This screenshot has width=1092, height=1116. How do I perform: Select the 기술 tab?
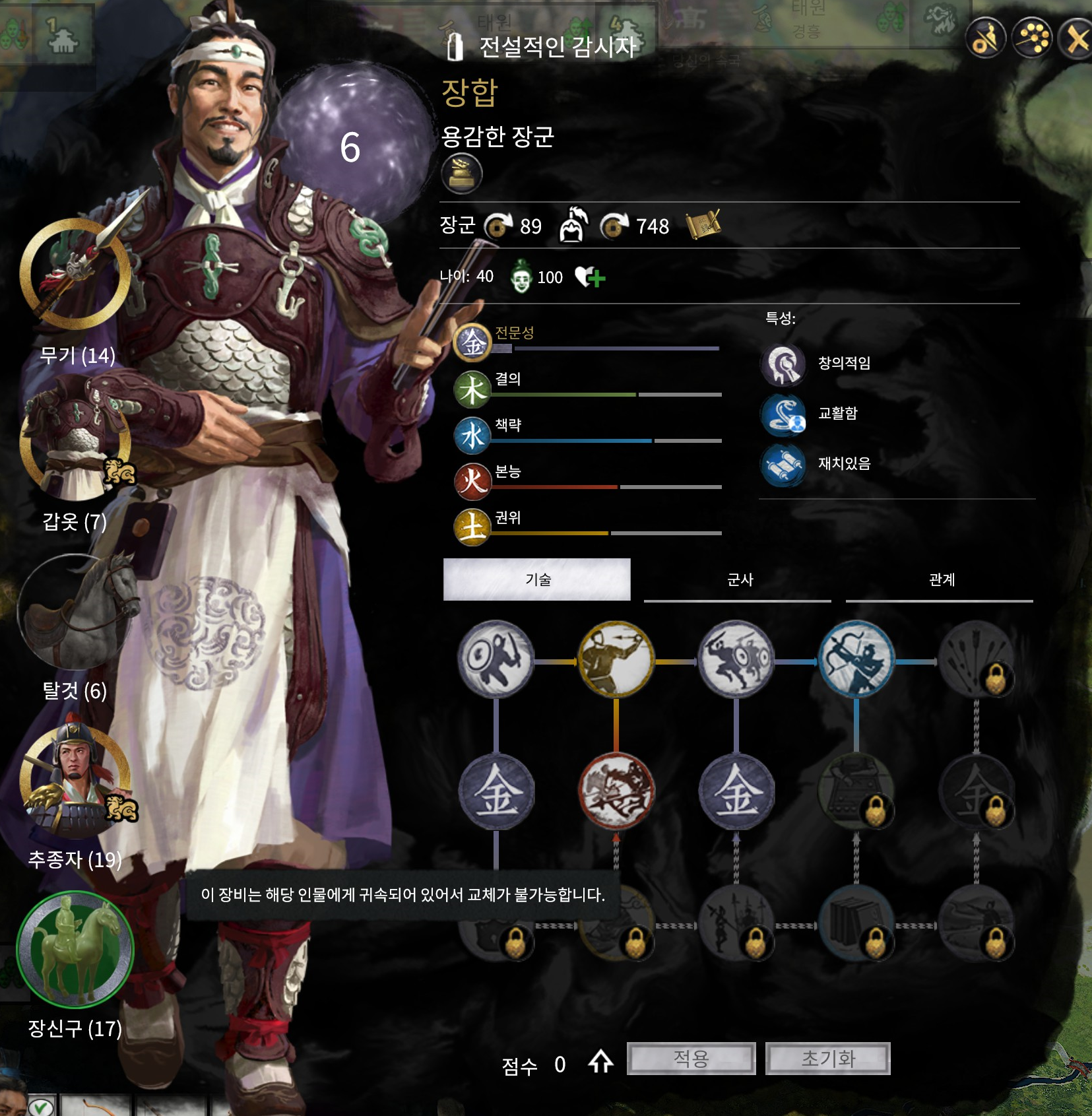(x=537, y=579)
